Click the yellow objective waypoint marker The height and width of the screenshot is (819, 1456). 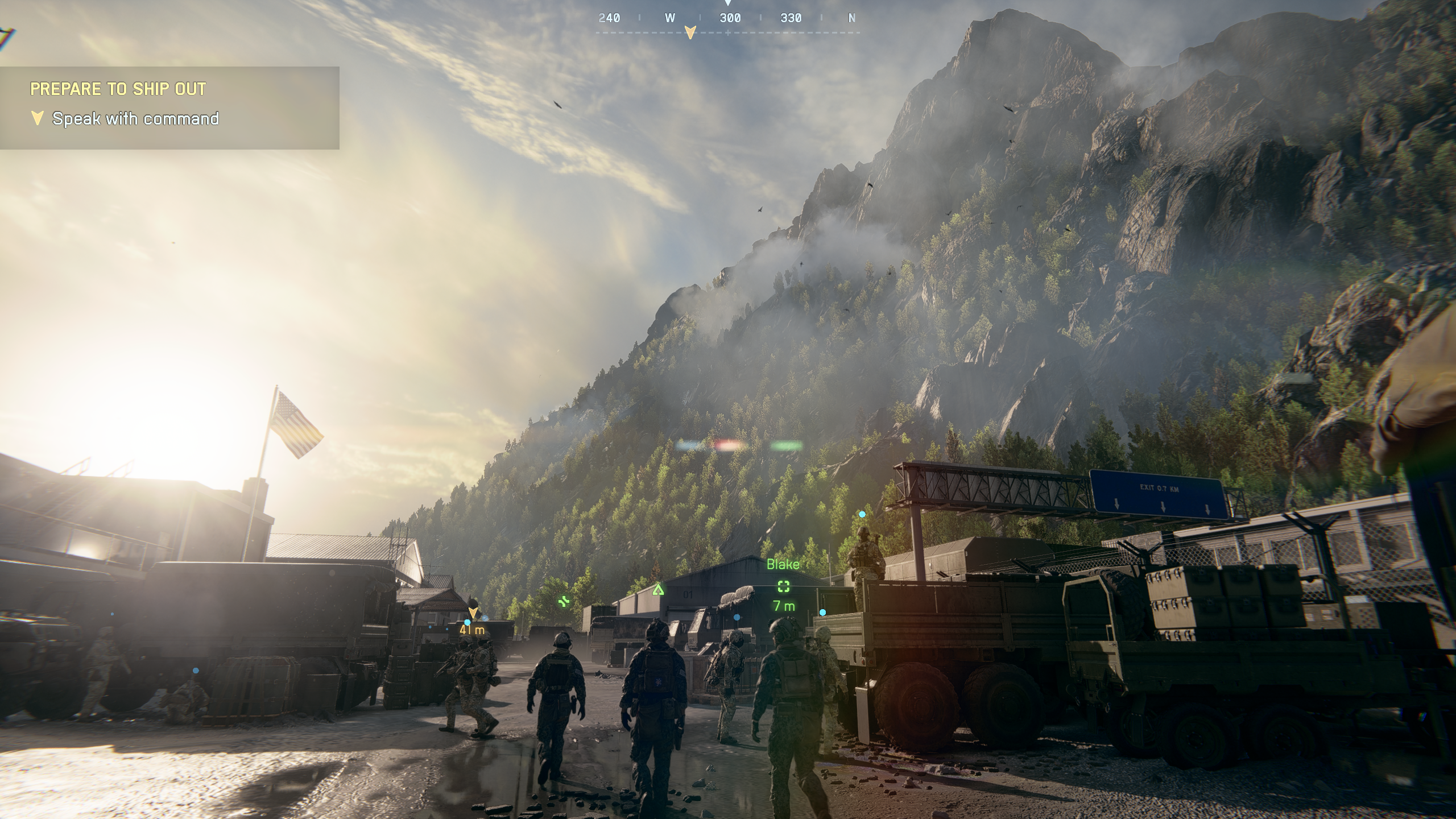tap(473, 613)
